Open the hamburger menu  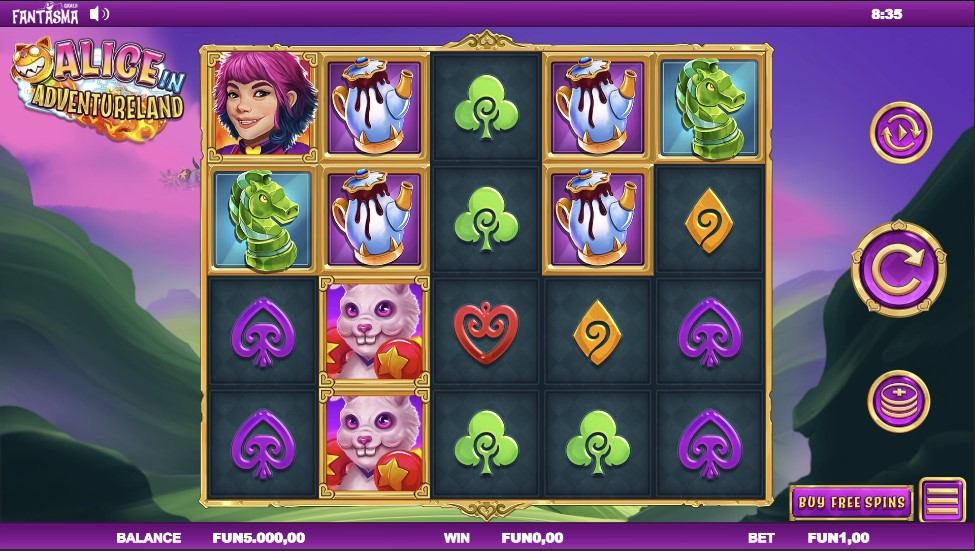[x=942, y=502]
